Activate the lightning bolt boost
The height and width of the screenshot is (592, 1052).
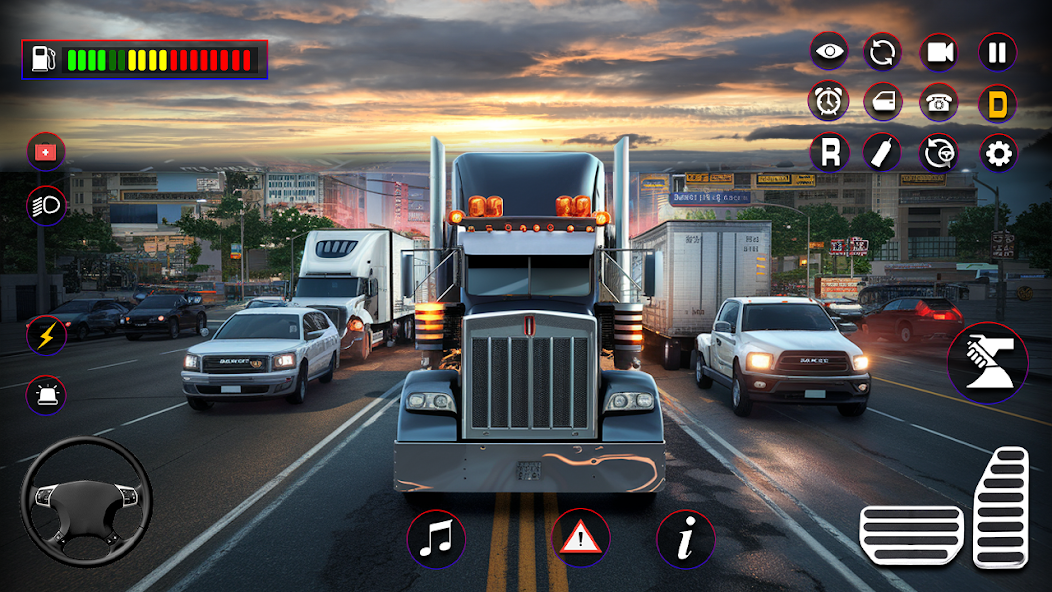pos(46,334)
